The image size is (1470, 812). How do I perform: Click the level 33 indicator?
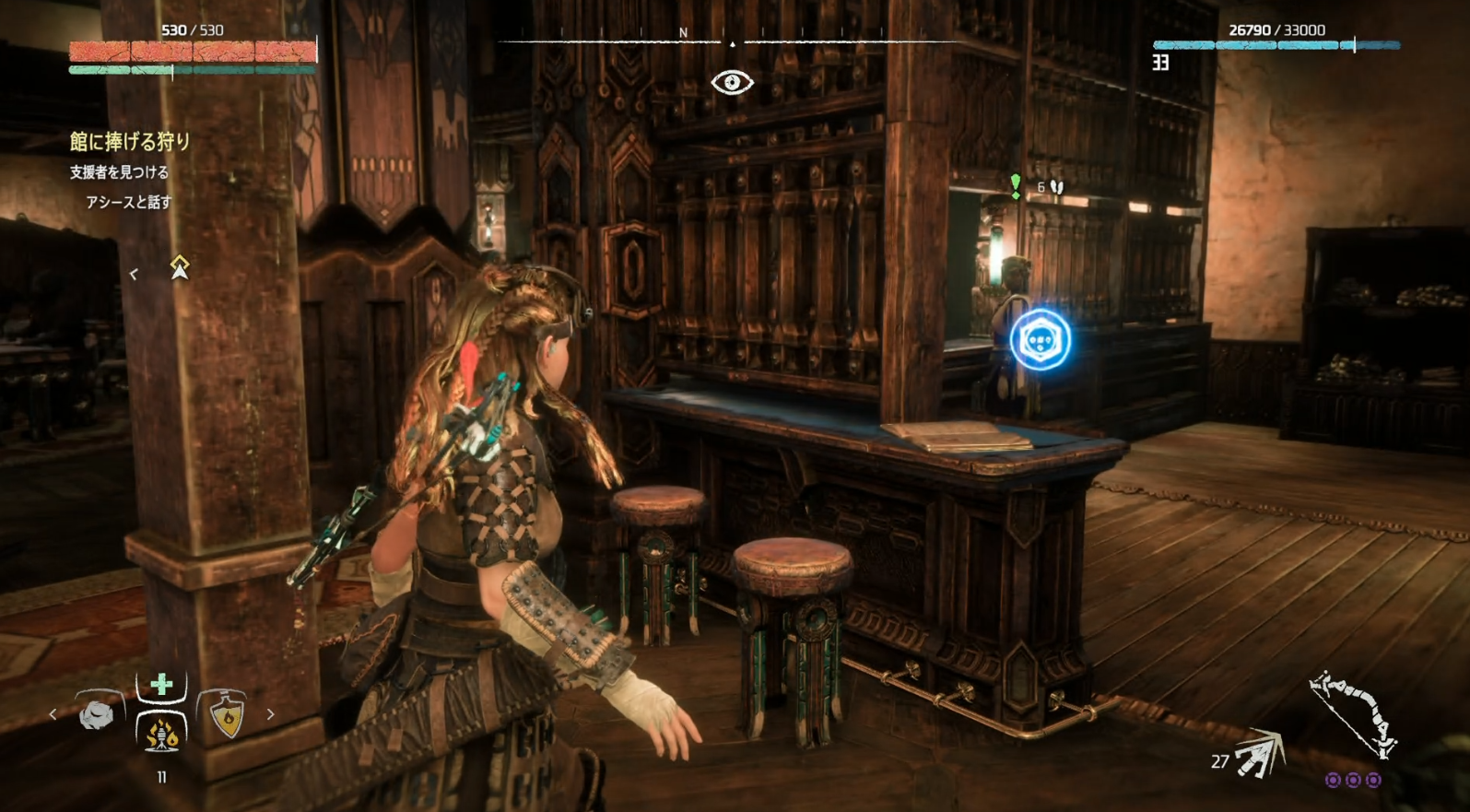1160,65
